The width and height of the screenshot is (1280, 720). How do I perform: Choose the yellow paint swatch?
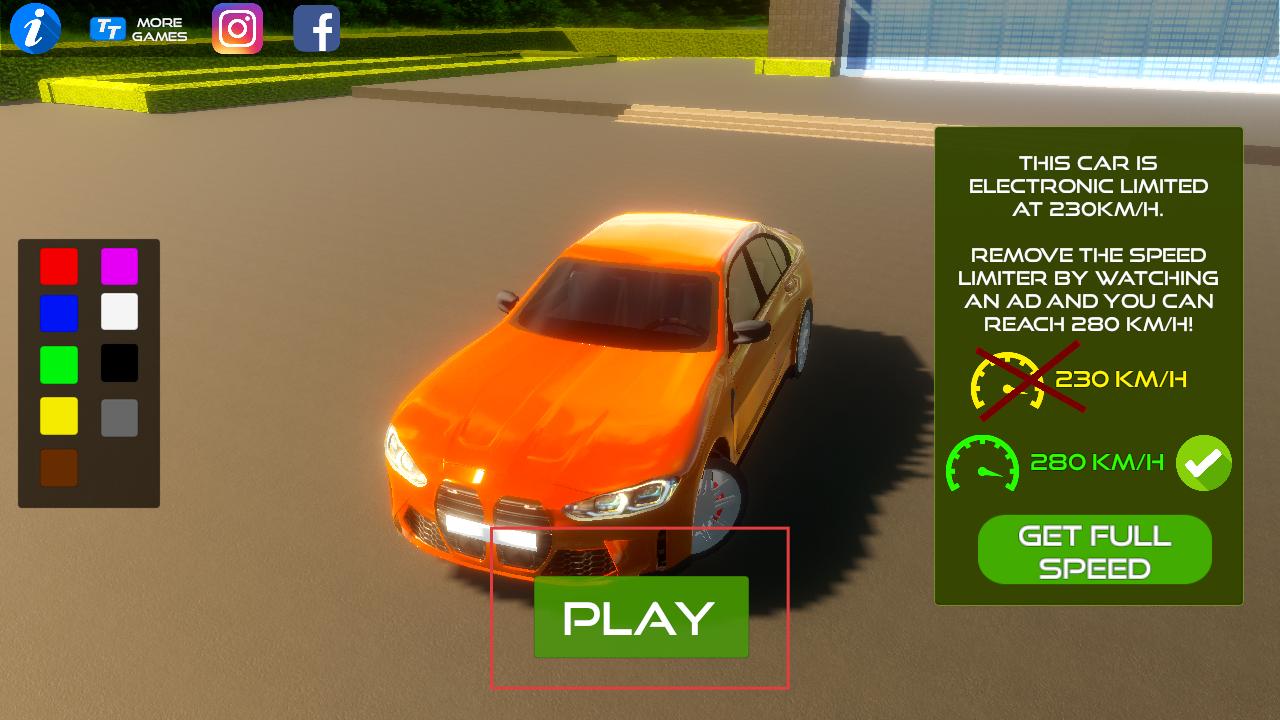point(59,416)
